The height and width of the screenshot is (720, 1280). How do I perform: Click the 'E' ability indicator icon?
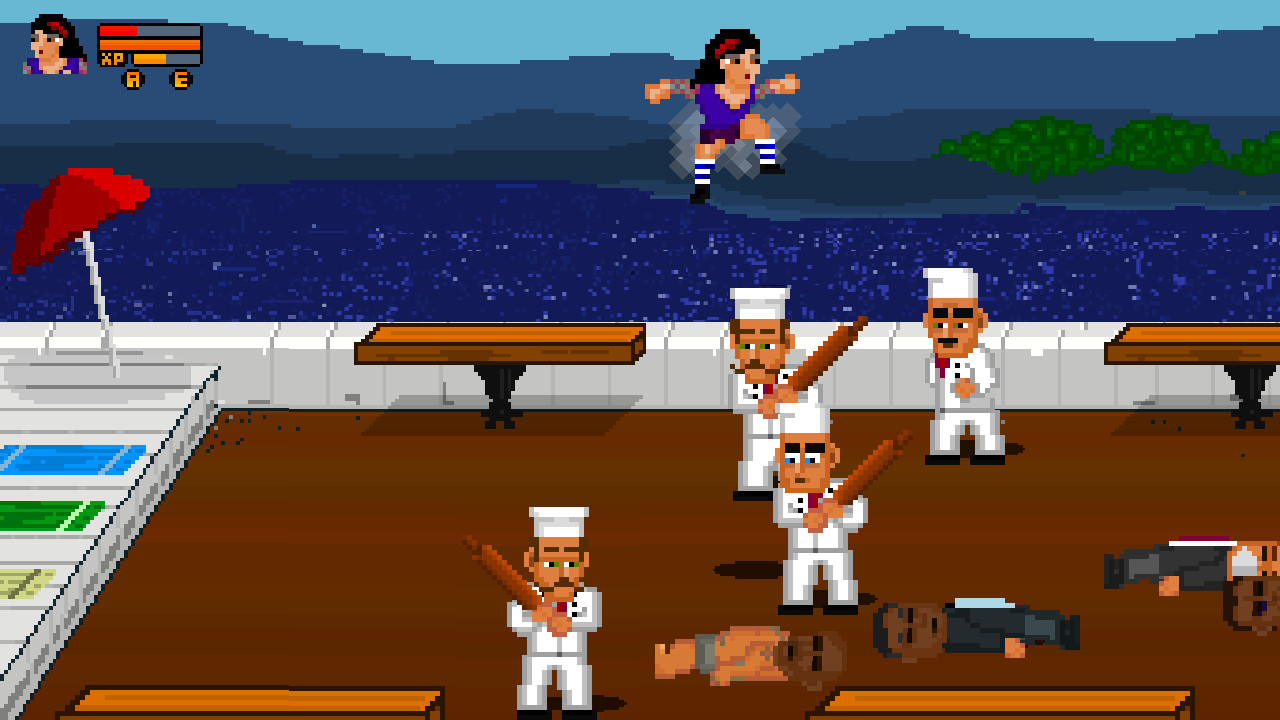click(181, 79)
